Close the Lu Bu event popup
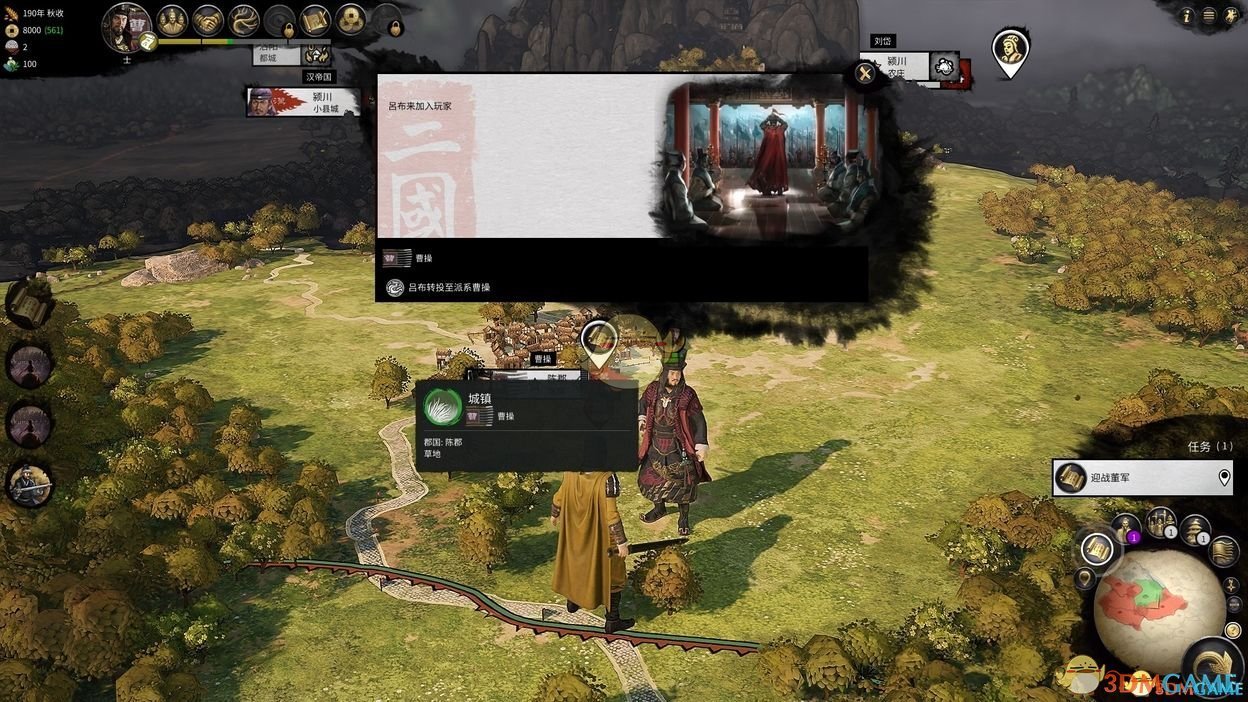This screenshot has height=702, width=1248. coord(864,73)
